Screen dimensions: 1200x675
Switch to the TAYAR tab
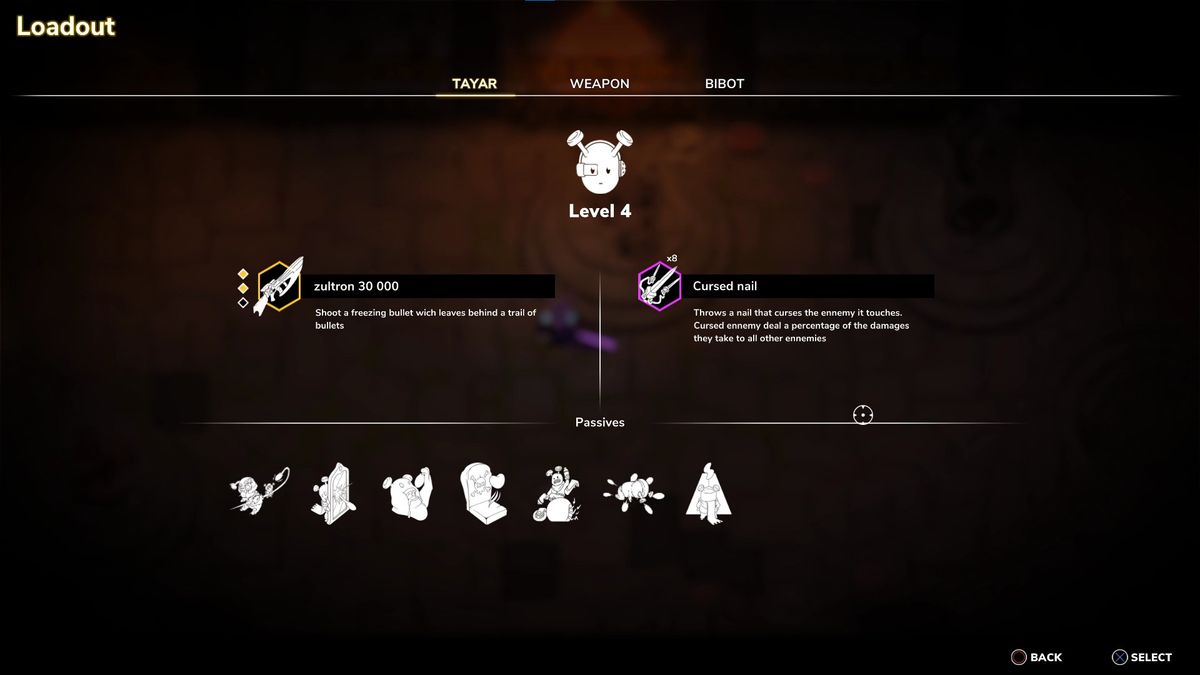tap(474, 84)
